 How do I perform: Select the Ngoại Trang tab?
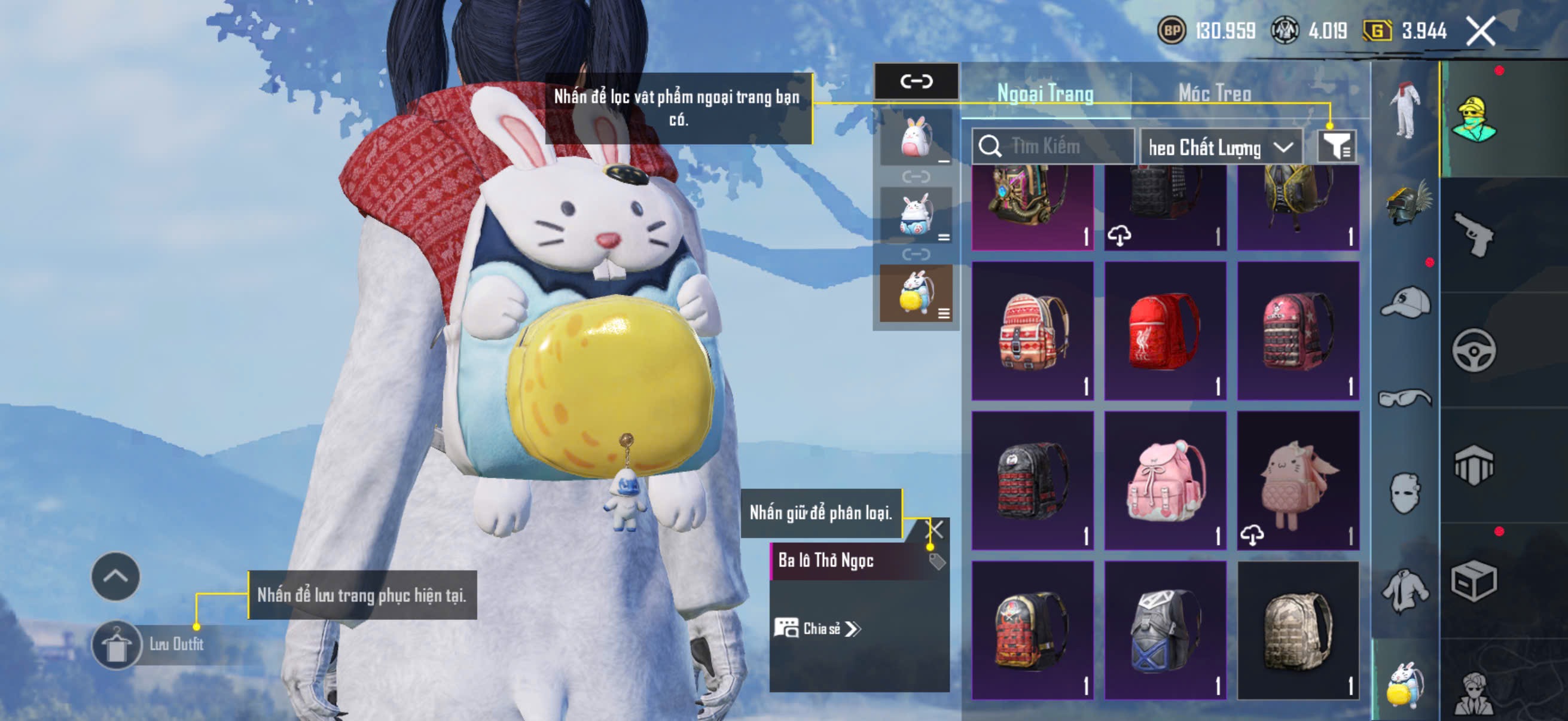[1045, 94]
